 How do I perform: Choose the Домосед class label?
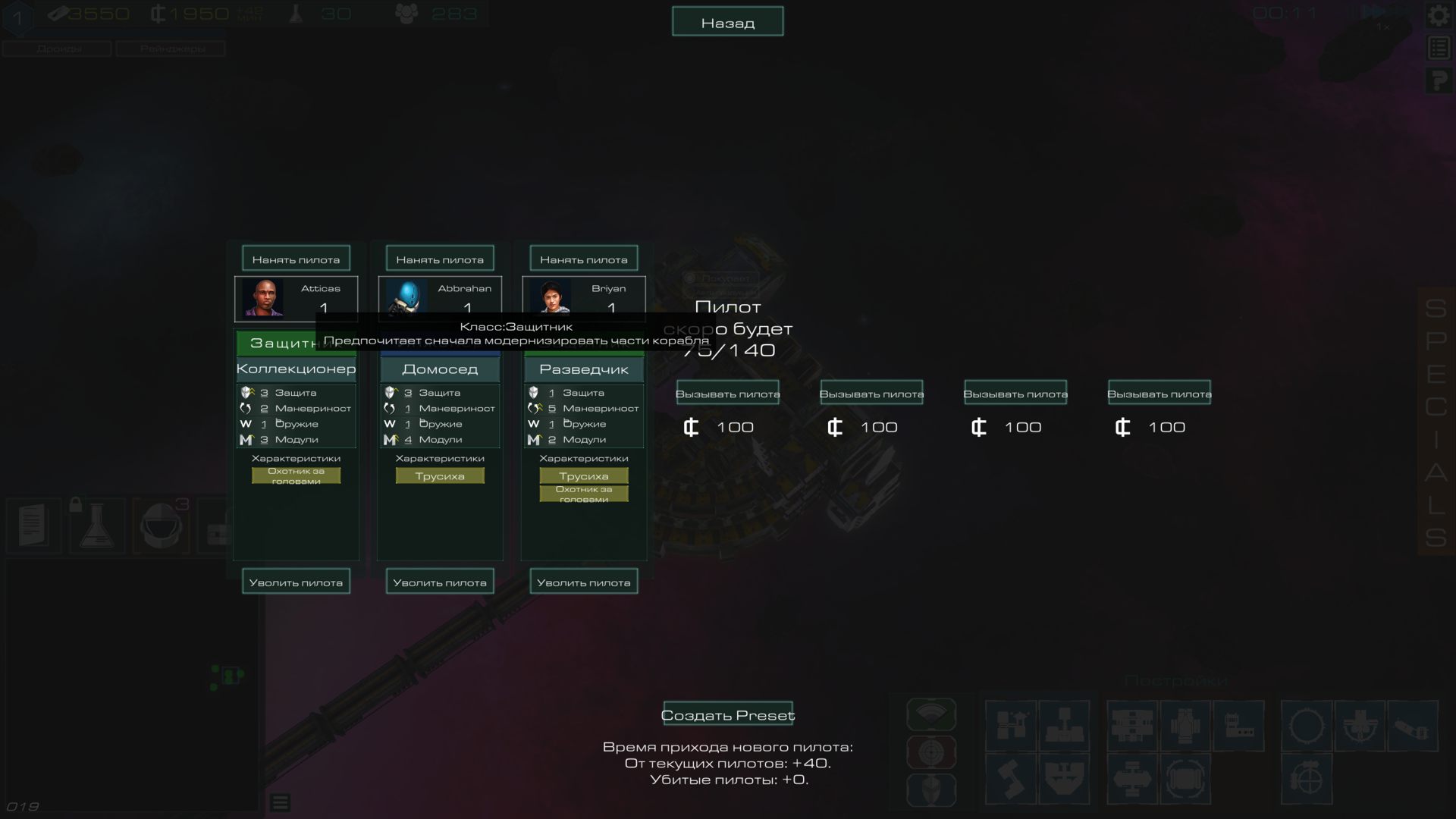440,369
